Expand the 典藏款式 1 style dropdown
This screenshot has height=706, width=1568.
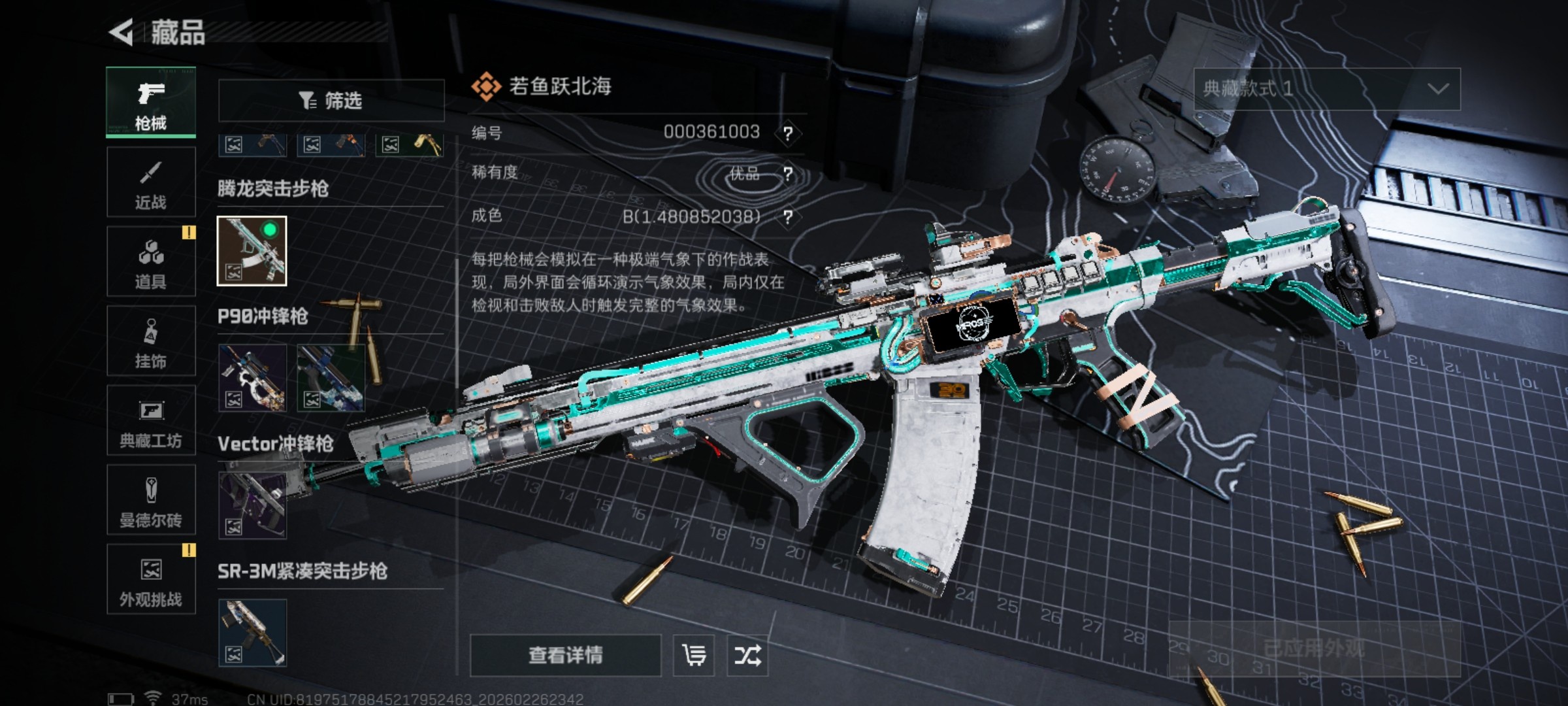coord(1327,89)
